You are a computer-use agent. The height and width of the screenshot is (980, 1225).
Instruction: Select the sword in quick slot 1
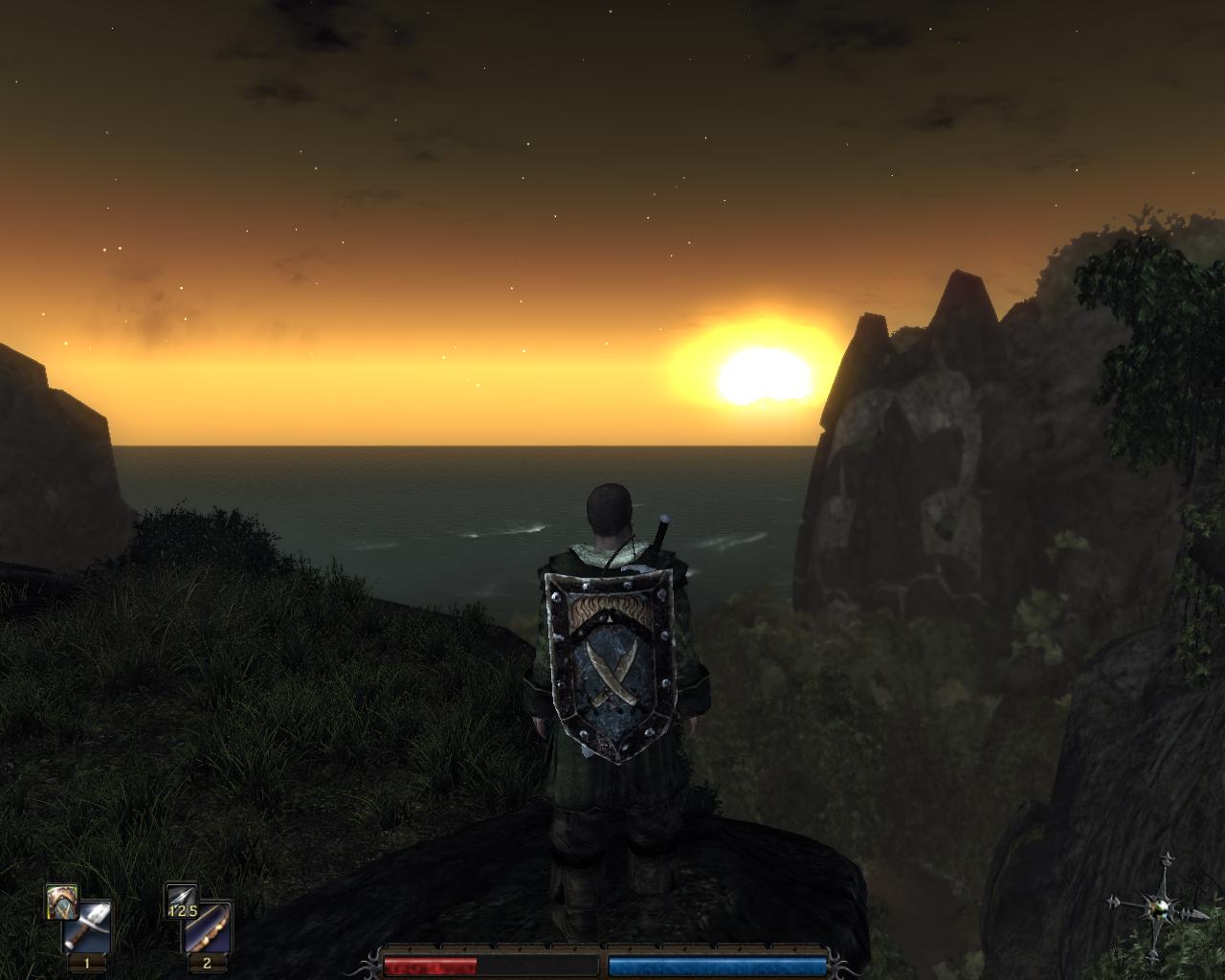[88, 925]
